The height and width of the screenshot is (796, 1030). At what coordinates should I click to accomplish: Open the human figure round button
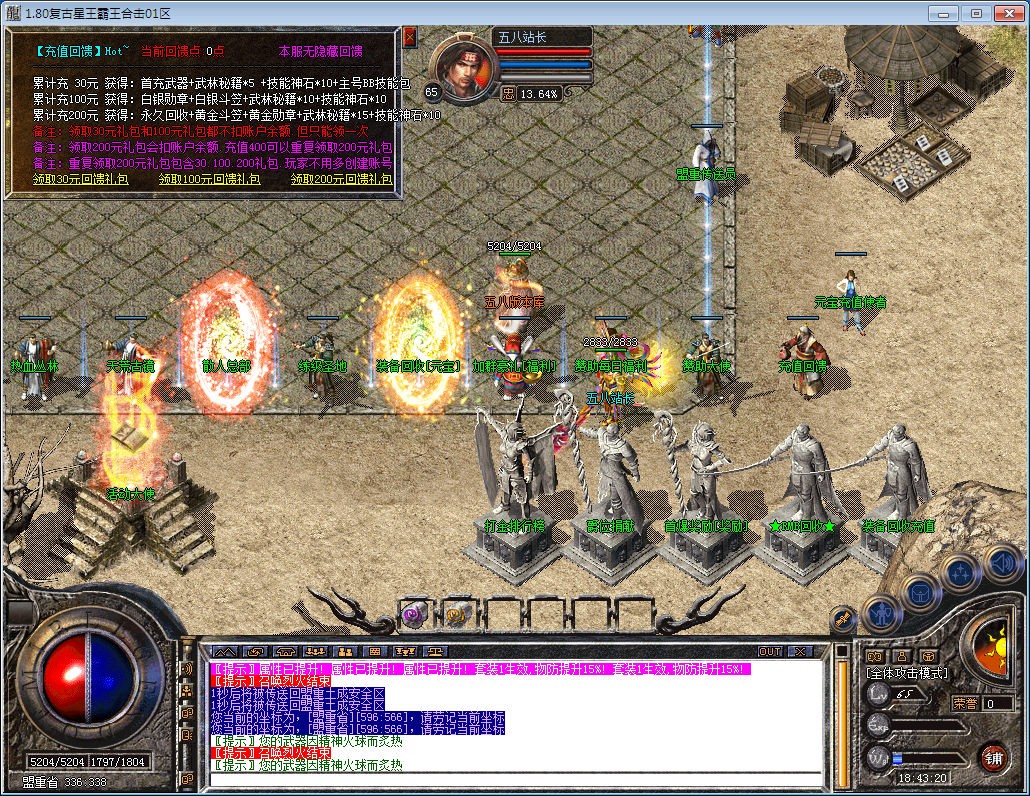click(x=882, y=612)
